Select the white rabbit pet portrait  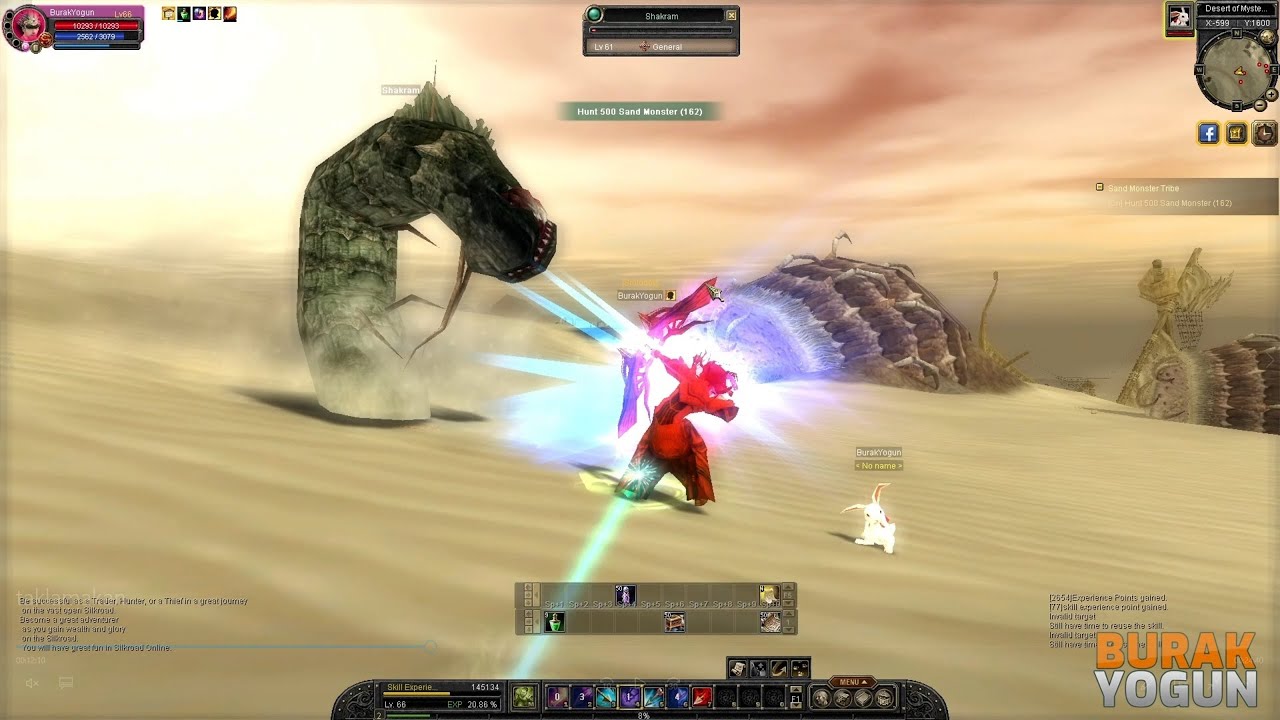[1180, 17]
